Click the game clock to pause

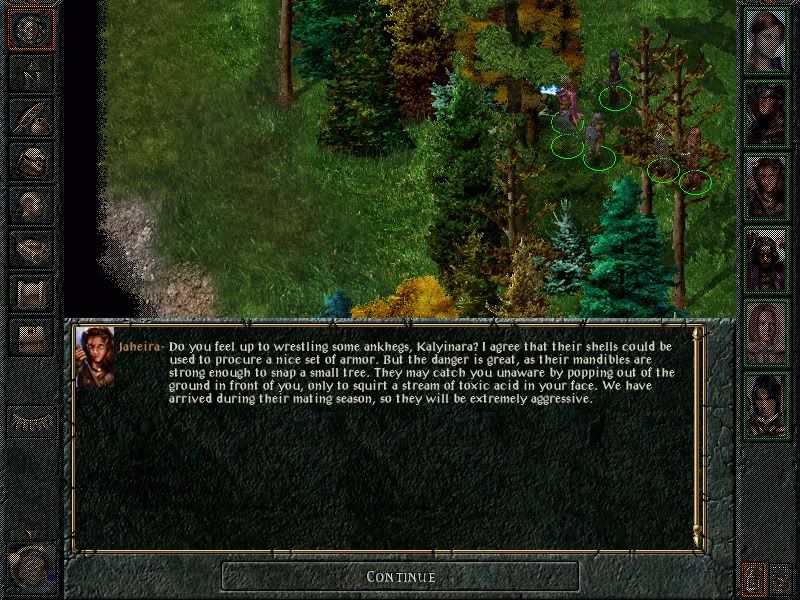click(28, 566)
